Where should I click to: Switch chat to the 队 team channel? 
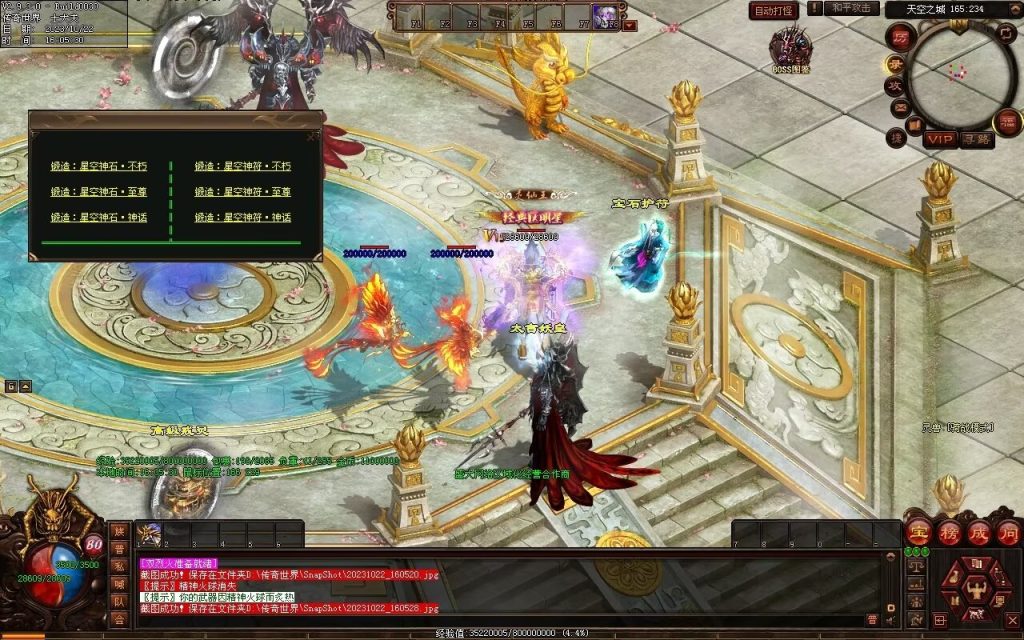tap(119, 603)
